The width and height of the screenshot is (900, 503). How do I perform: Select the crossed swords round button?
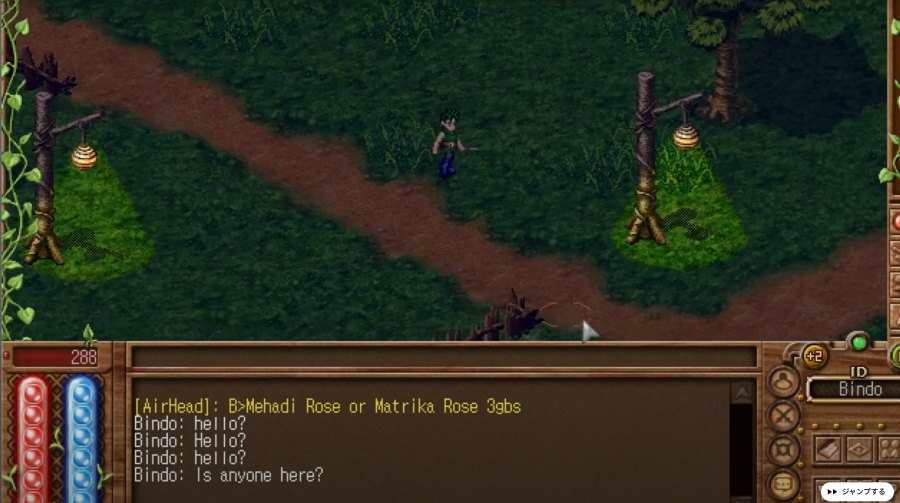tap(783, 415)
